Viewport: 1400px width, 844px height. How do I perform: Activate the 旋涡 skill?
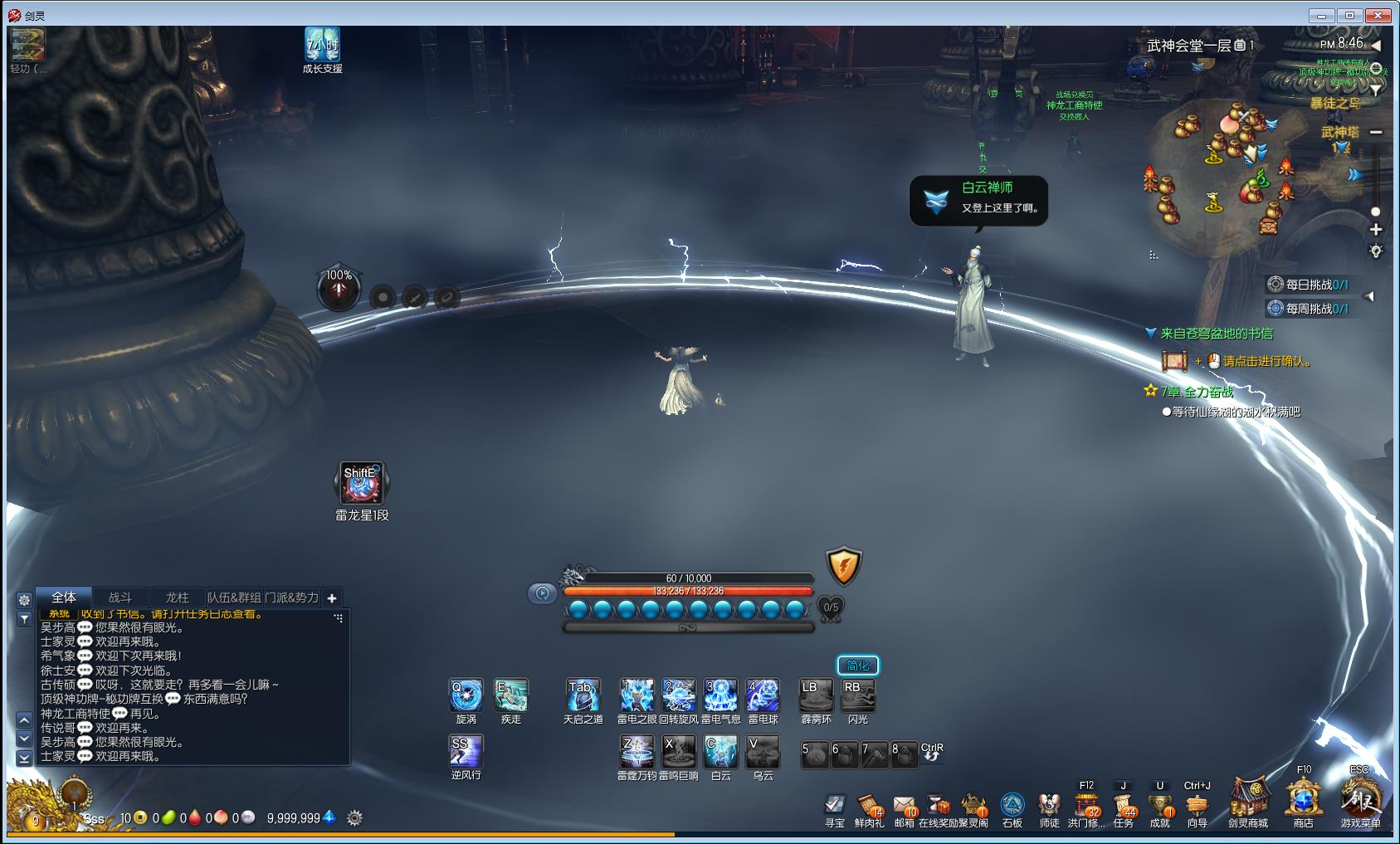[x=466, y=695]
